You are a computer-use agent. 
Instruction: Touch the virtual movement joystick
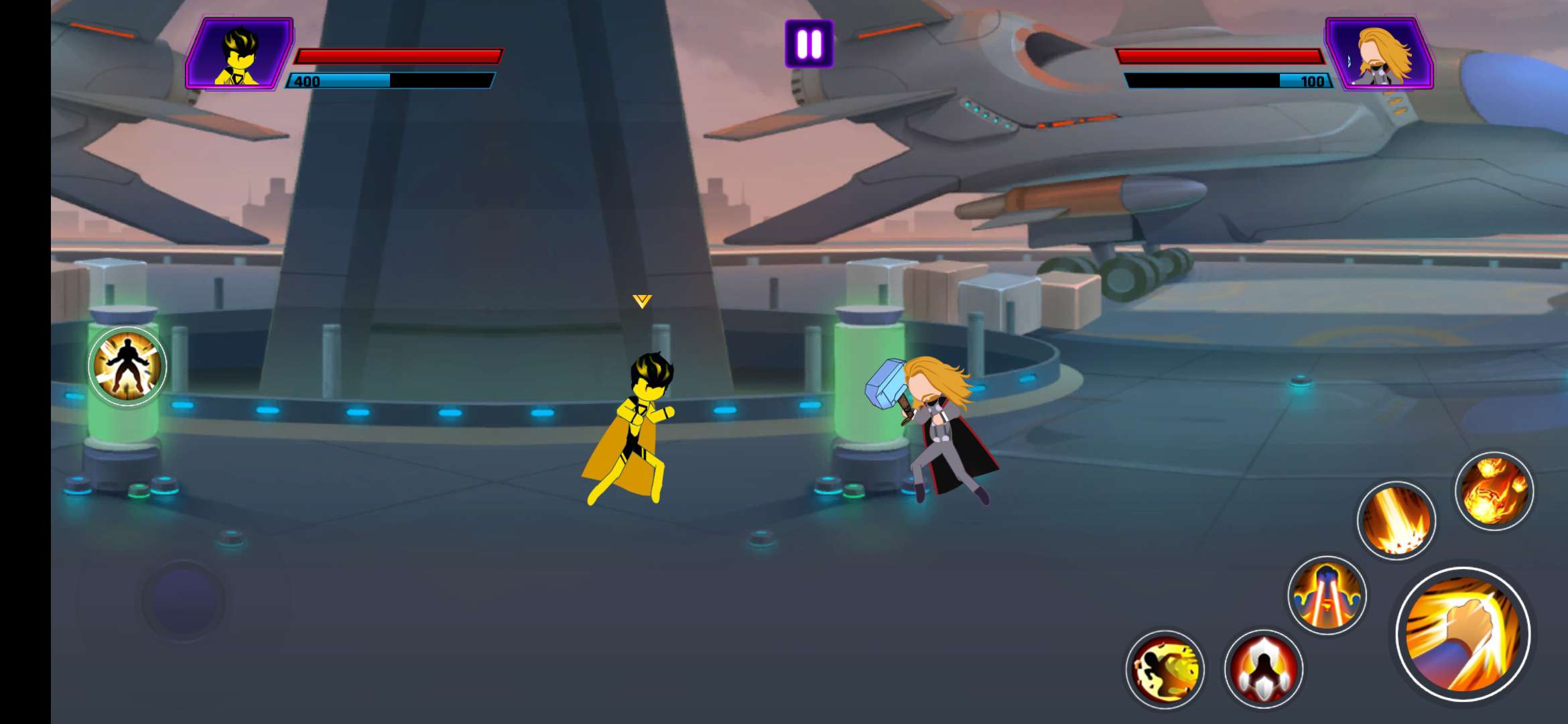[184, 601]
